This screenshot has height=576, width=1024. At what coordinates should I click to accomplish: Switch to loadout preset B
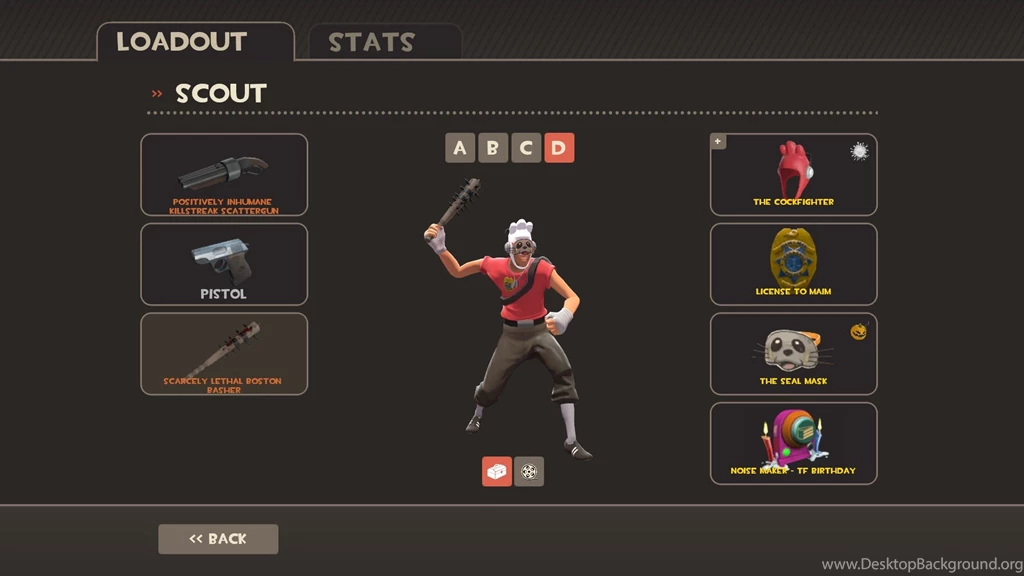(493, 149)
